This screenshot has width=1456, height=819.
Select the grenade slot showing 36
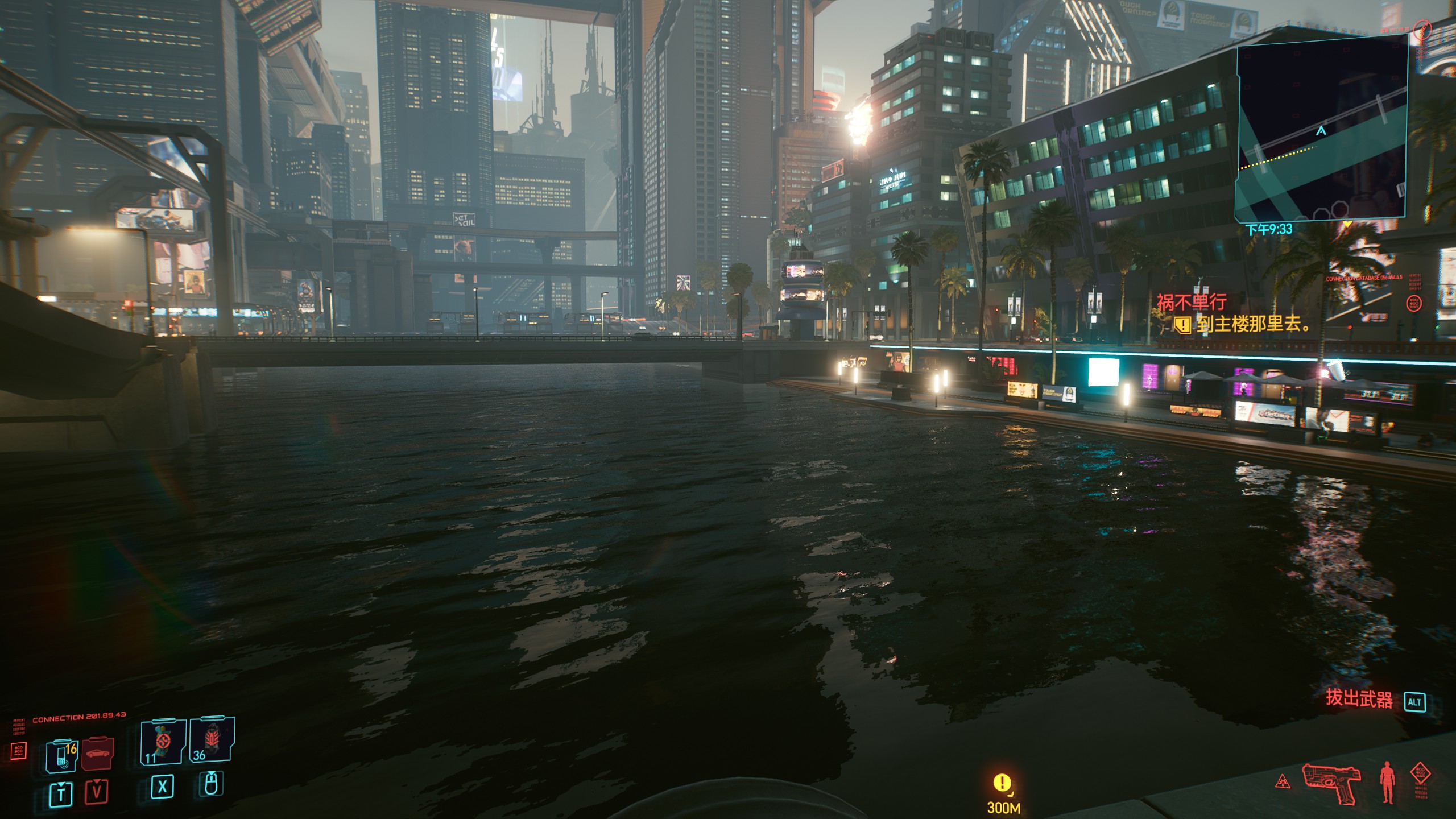(x=211, y=740)
